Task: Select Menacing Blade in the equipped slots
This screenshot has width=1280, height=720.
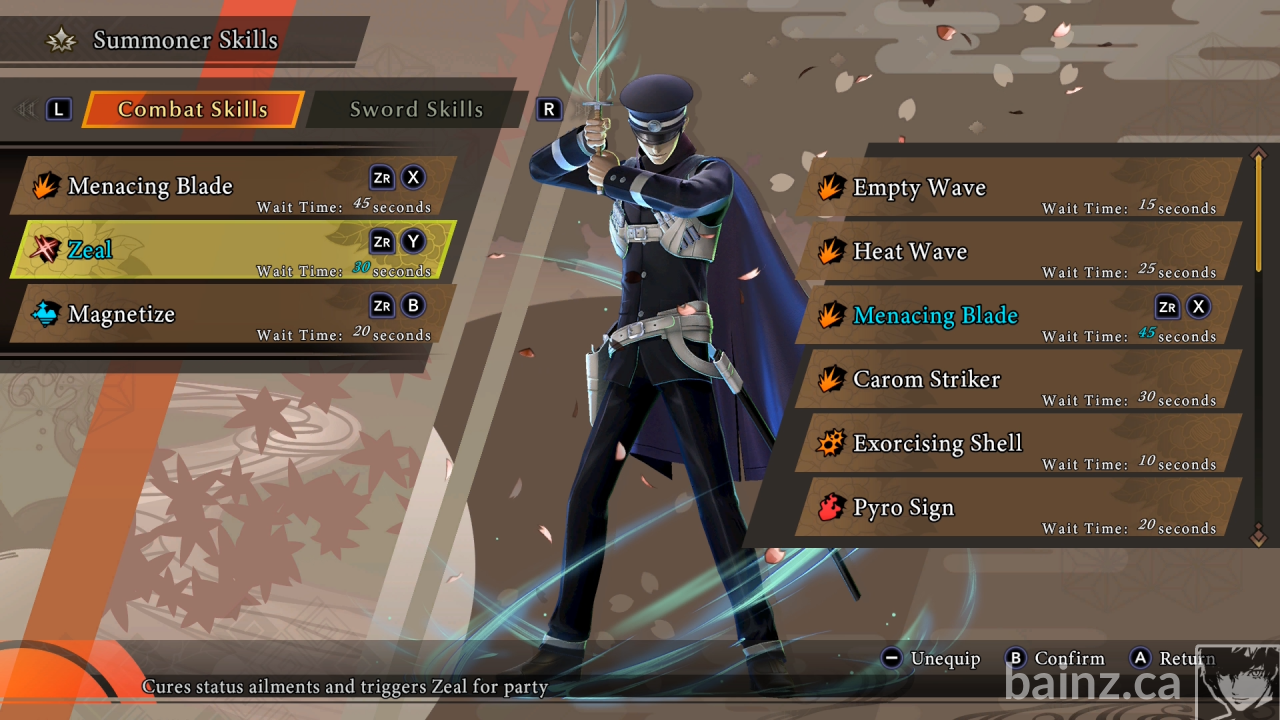Action: tap(234, 186)
